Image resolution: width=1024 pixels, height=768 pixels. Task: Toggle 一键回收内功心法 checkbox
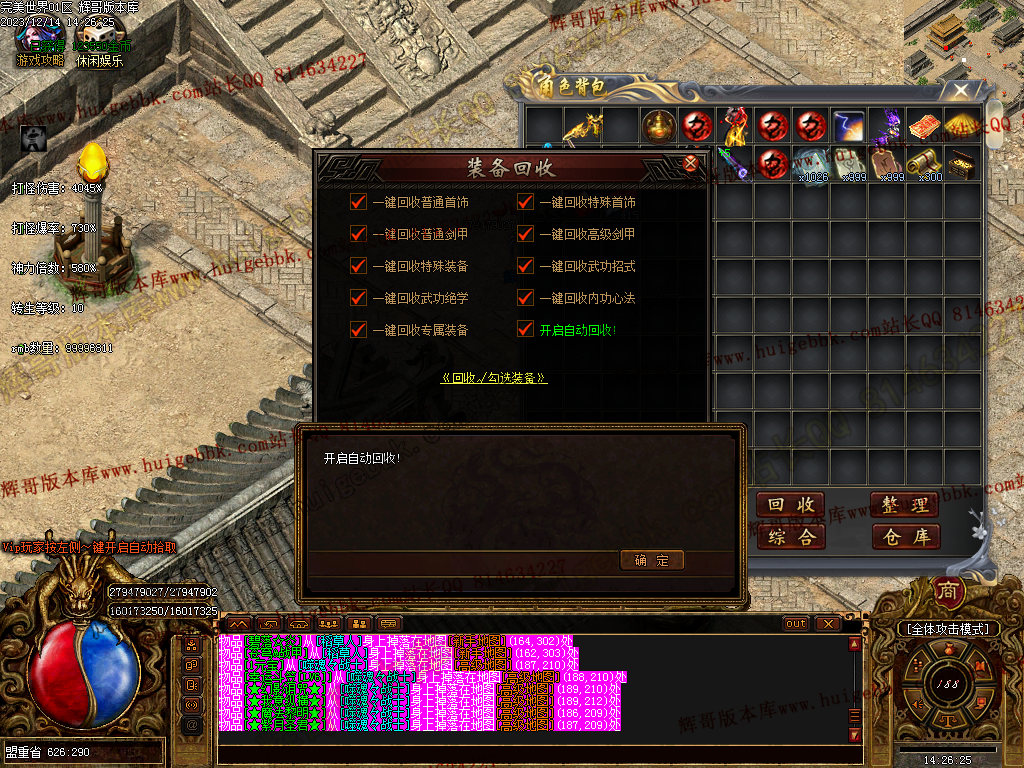pos(525,298)
